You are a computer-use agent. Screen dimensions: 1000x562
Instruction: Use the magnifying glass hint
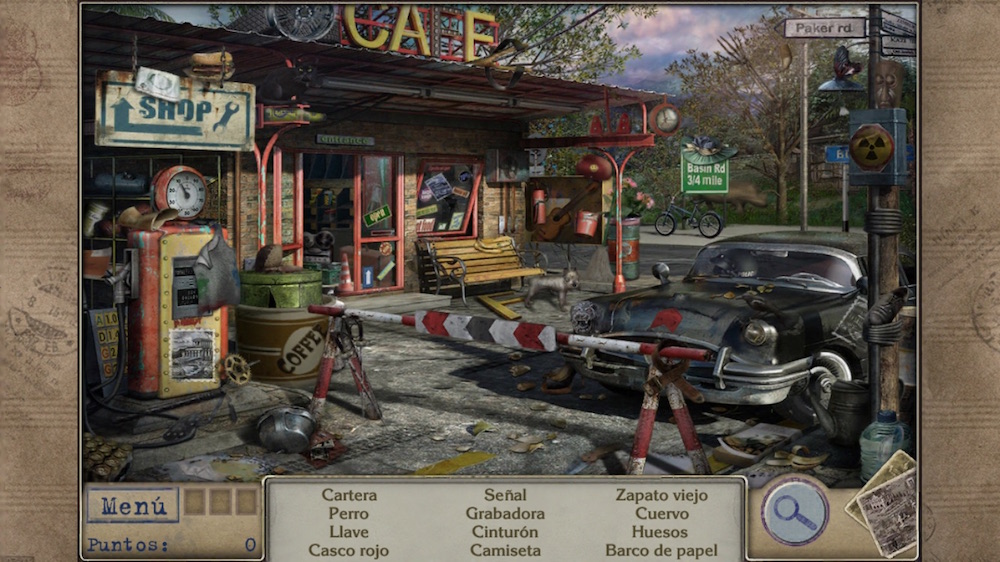(x=795, y=511)
